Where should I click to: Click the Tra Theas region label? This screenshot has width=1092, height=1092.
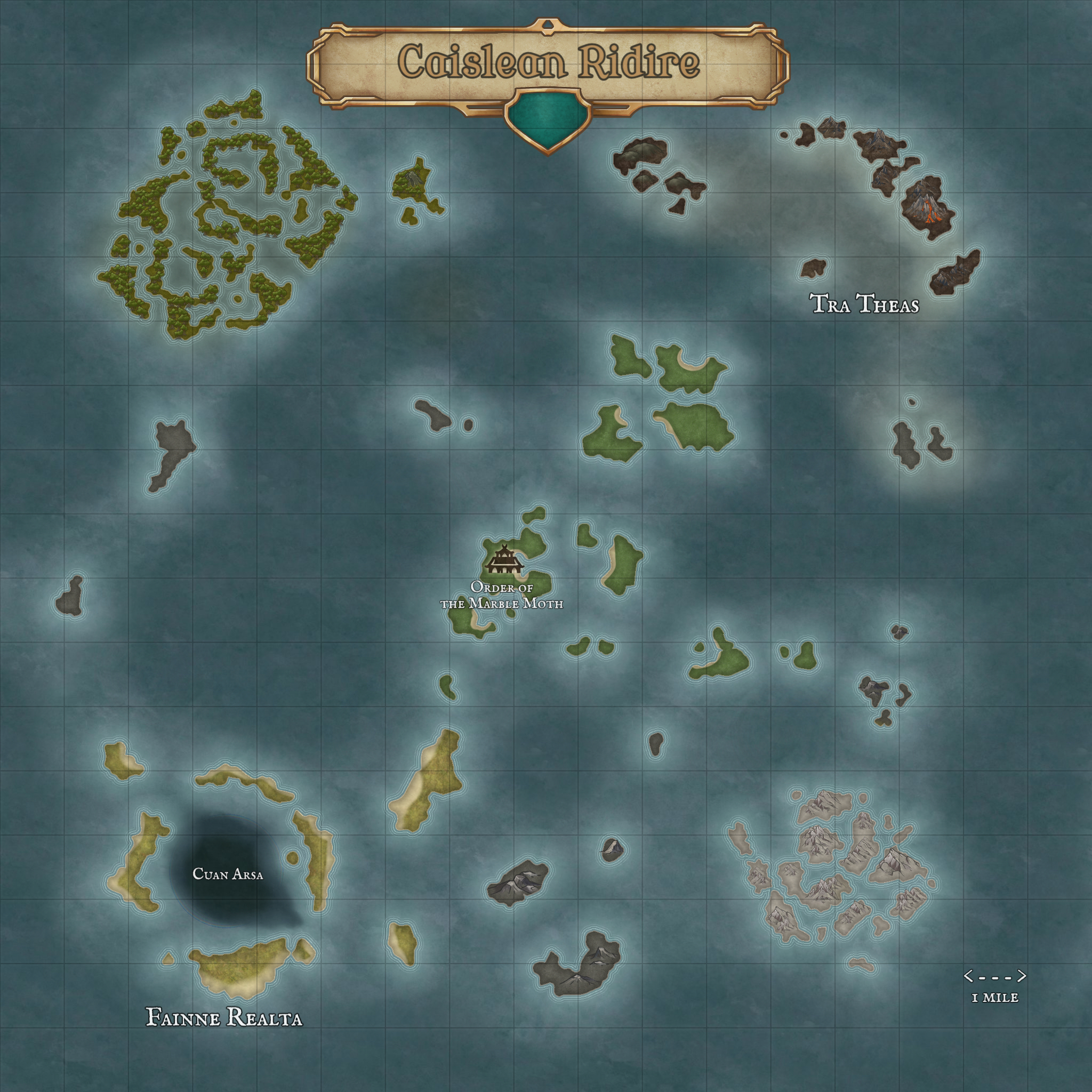pos(865,304)
